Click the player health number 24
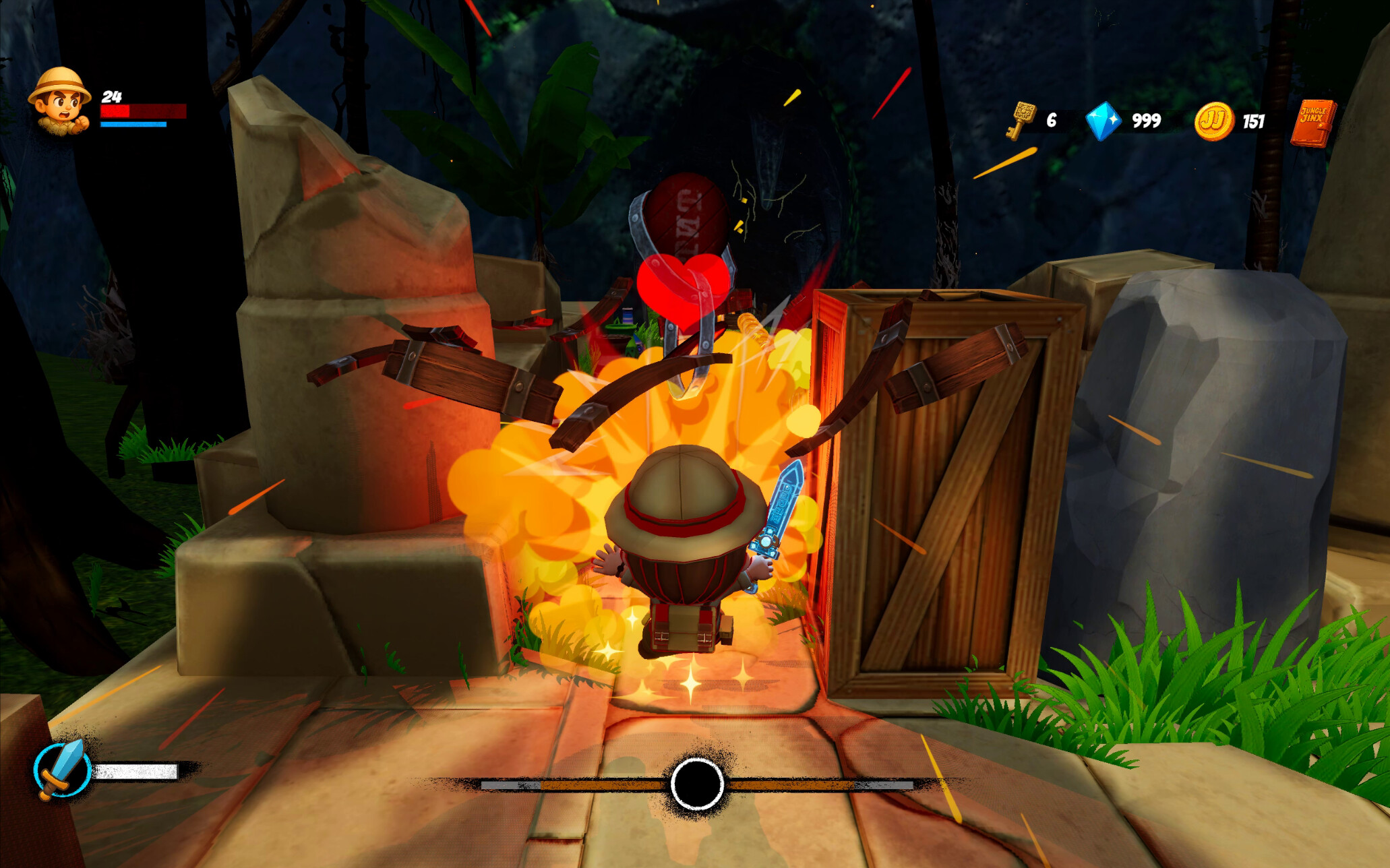The width and height of the screenshot is (1390, 868). (x=112, y=96)
